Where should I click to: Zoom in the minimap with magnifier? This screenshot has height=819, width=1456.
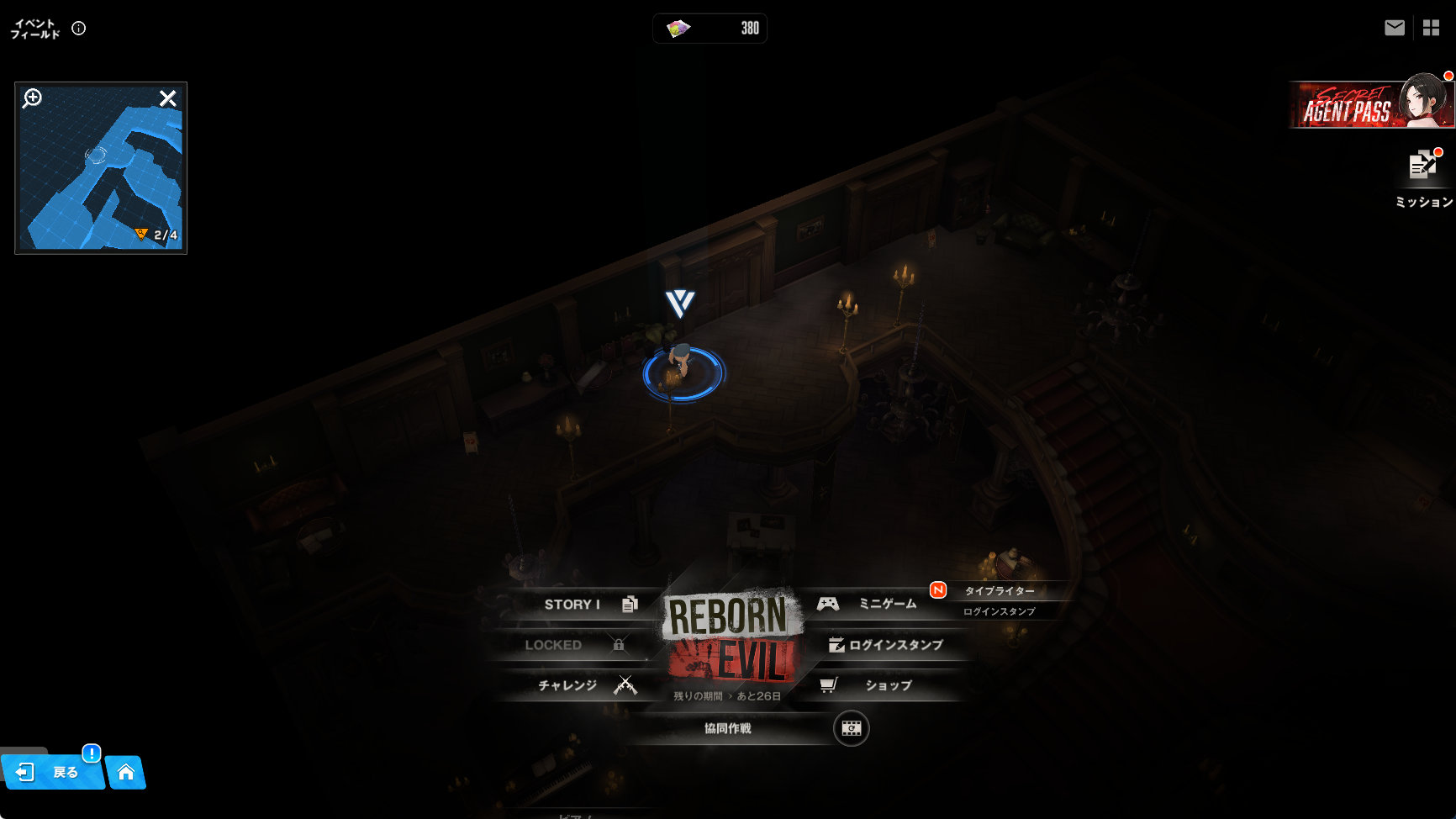(x=33, y=98)
